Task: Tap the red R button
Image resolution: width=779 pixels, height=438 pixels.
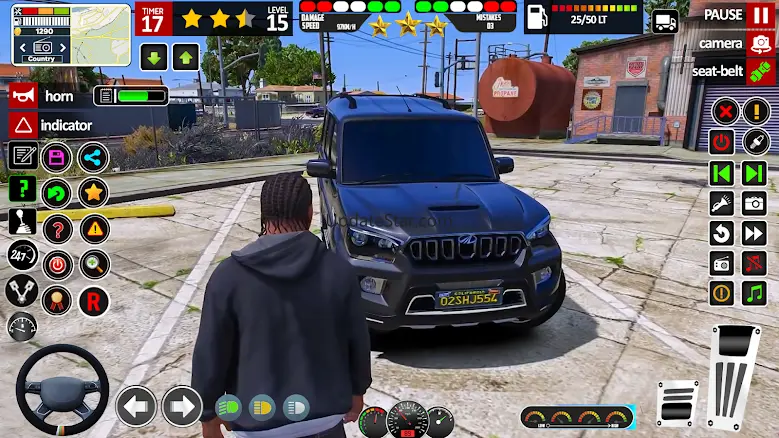Action: [x=93, y=299]
